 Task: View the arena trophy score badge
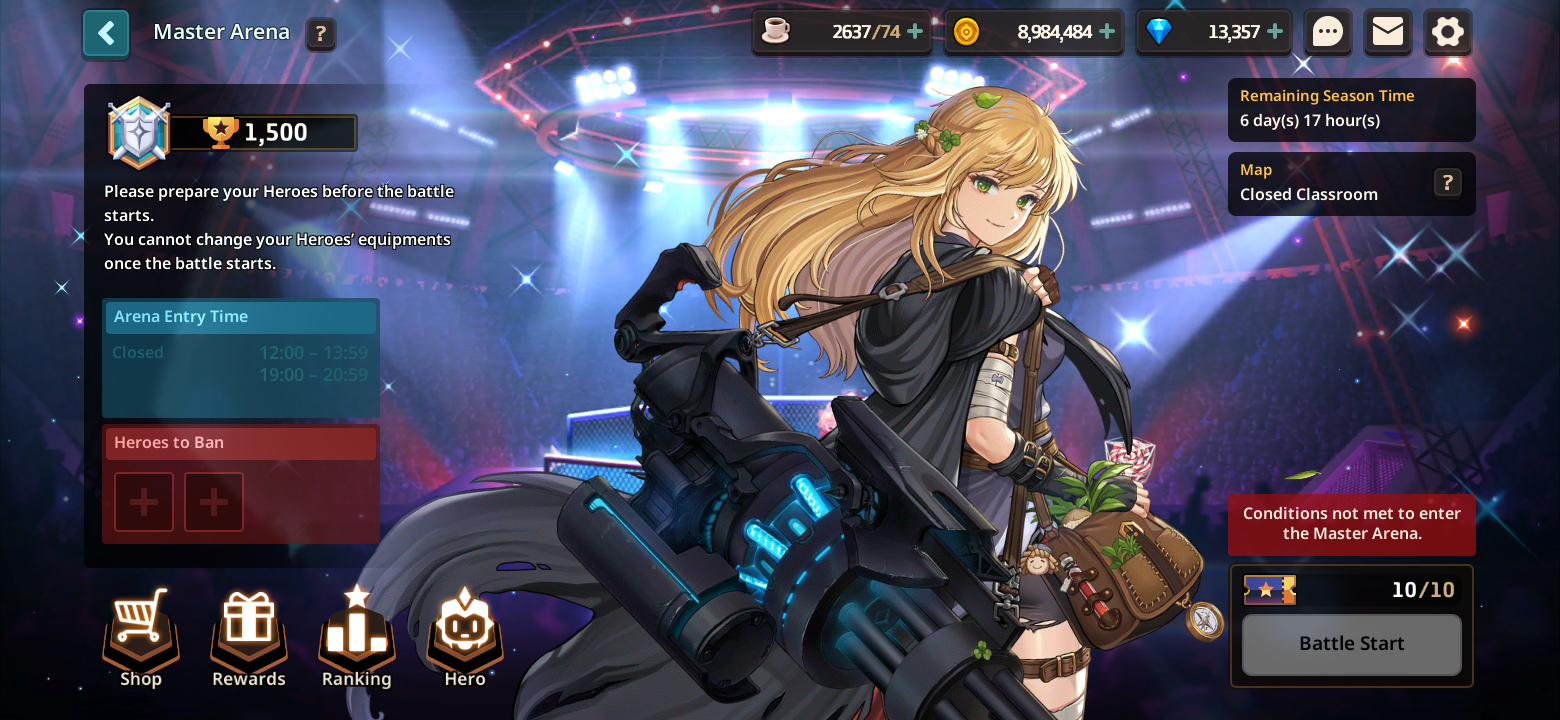click(230, 131)
